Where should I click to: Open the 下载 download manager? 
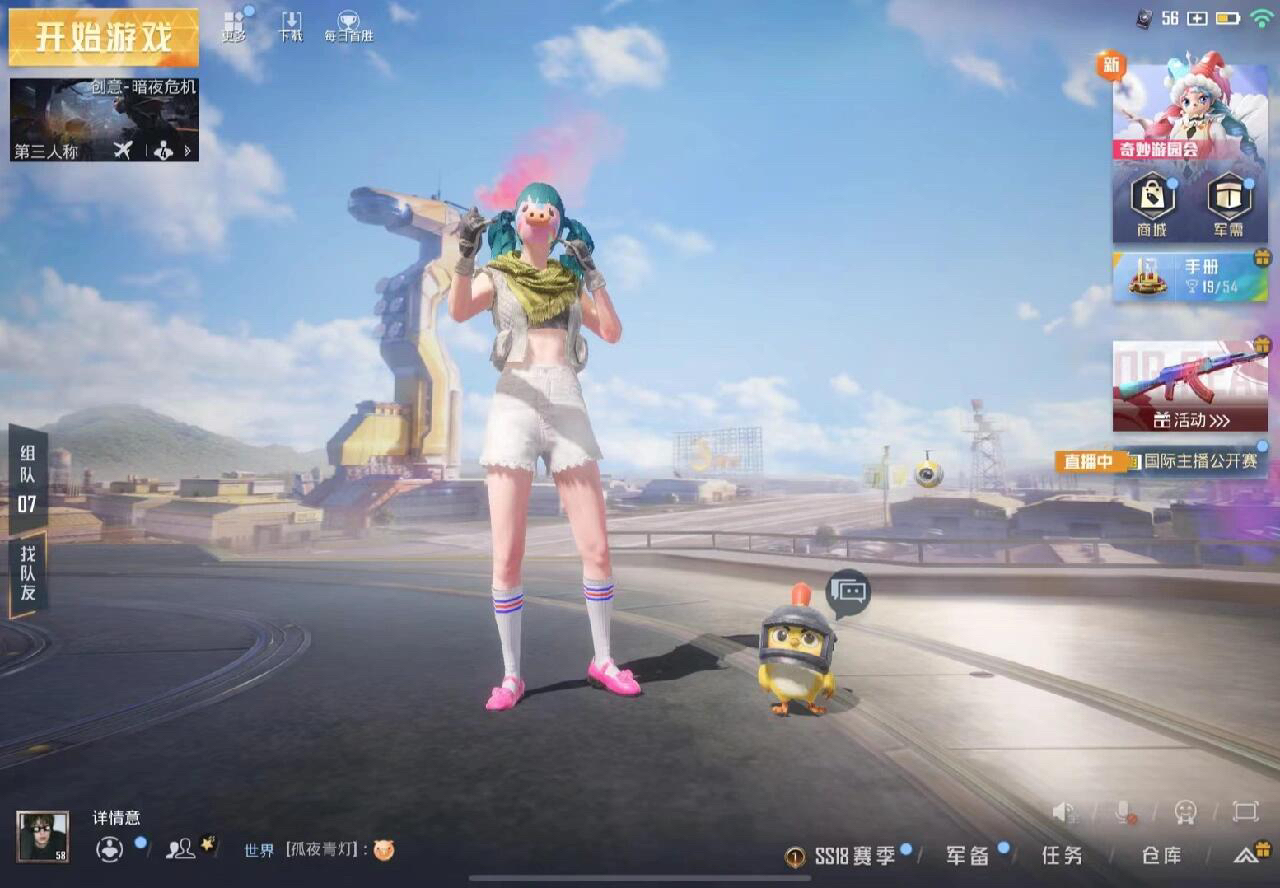[x=291, y=26]
